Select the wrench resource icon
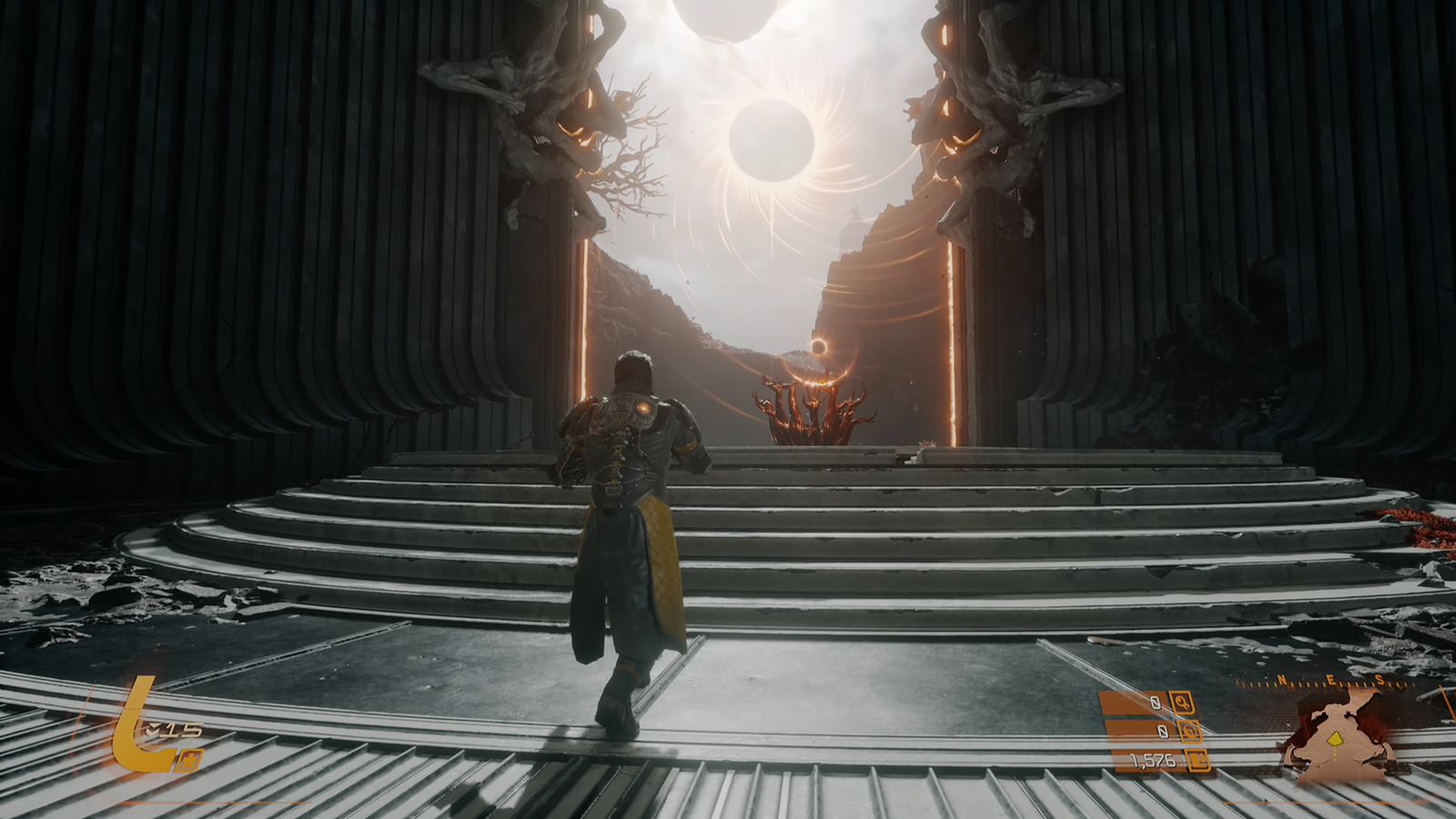The width and height of the screenshot is (1456, 819). coord(1183,703)
